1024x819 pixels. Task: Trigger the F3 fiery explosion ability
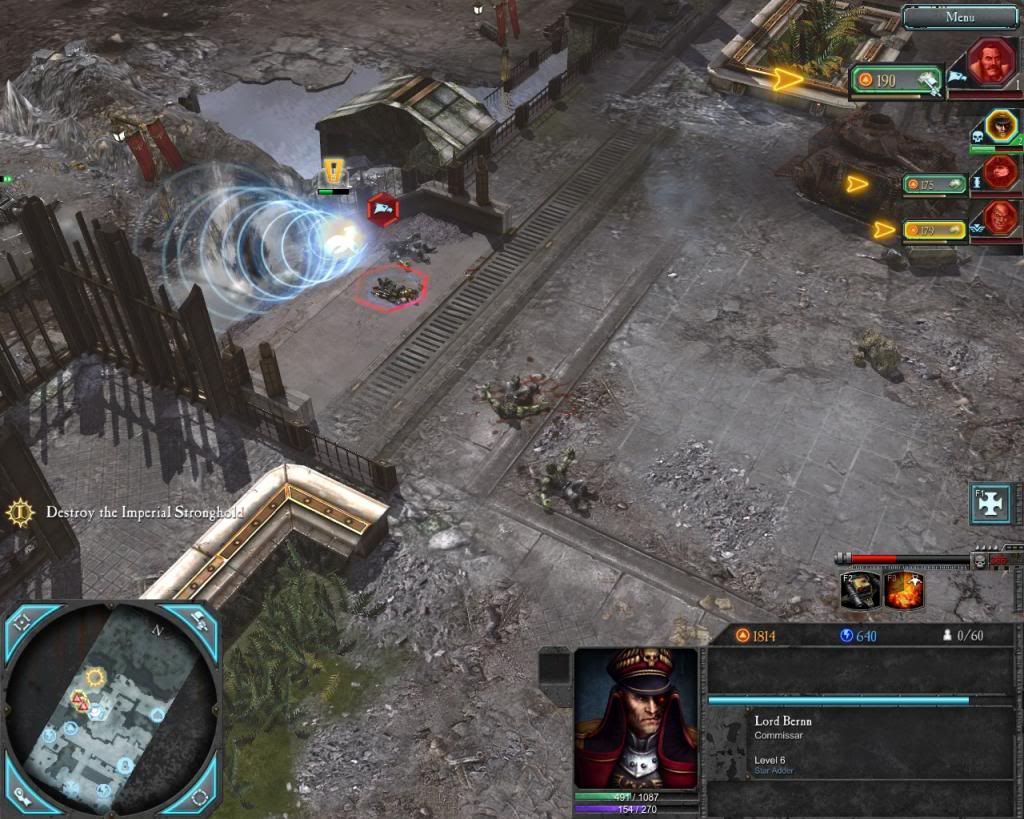903,590
